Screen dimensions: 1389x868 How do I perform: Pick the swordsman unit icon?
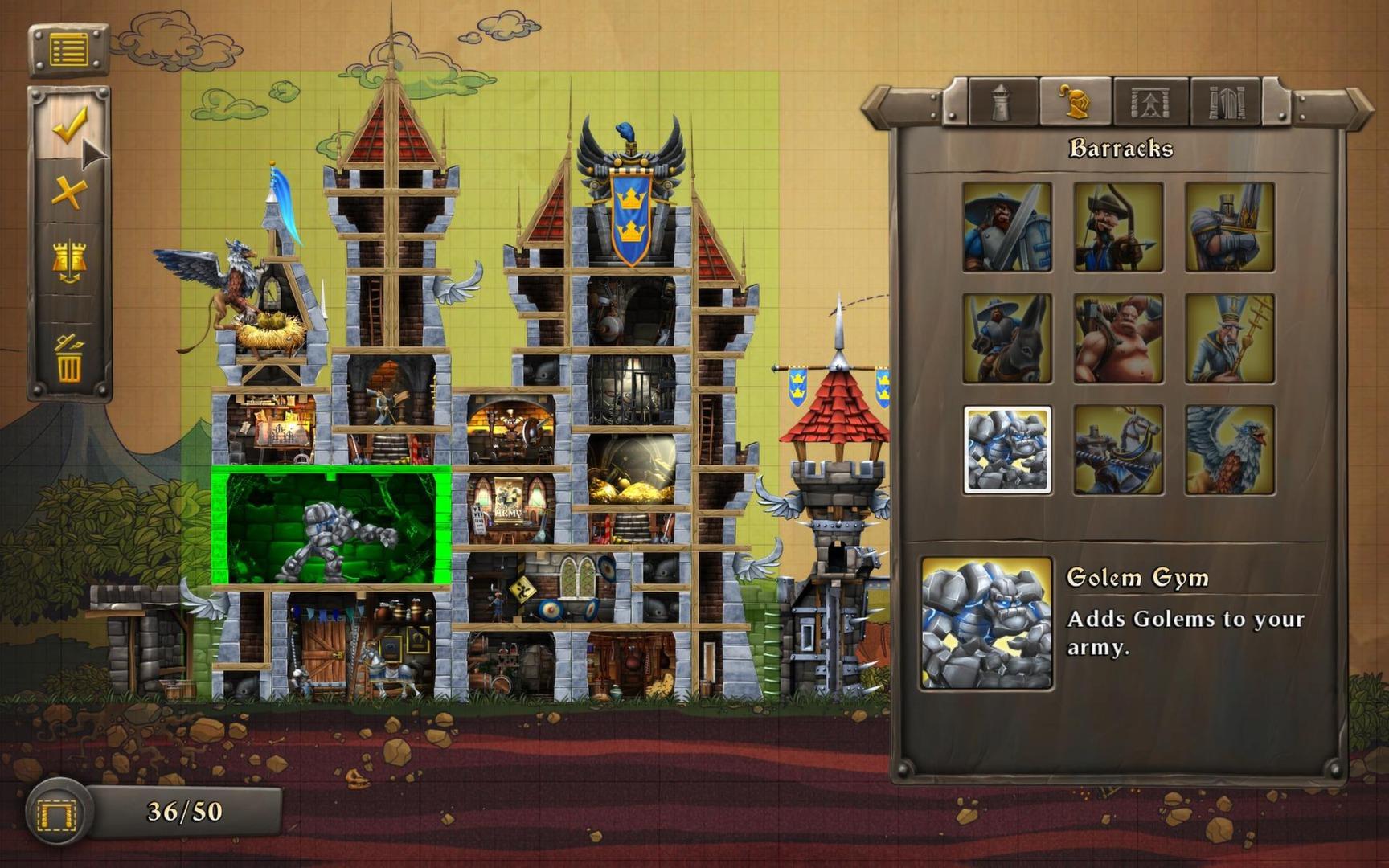[x=1006, y=229]
